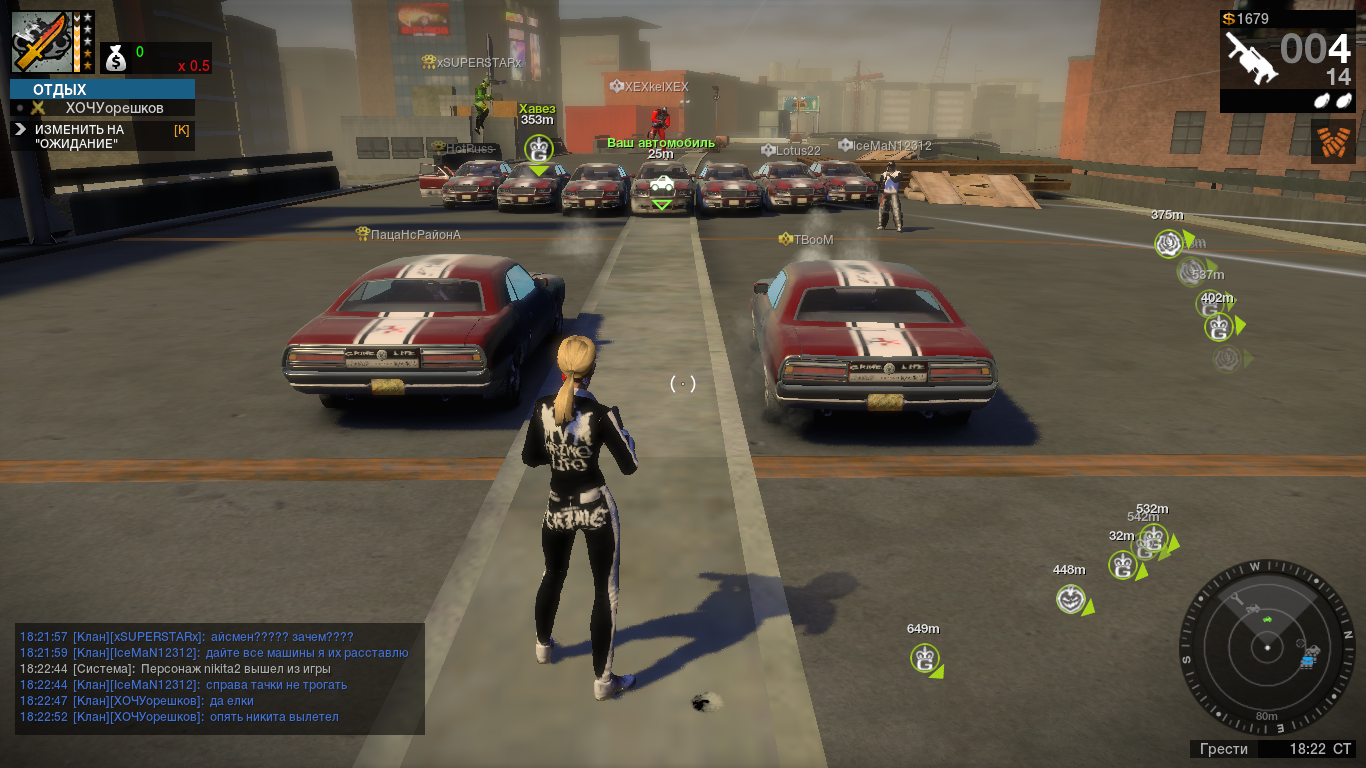Open the clan chat log
The height and width of the screenshot is (768, 1366).
[220, 677]
